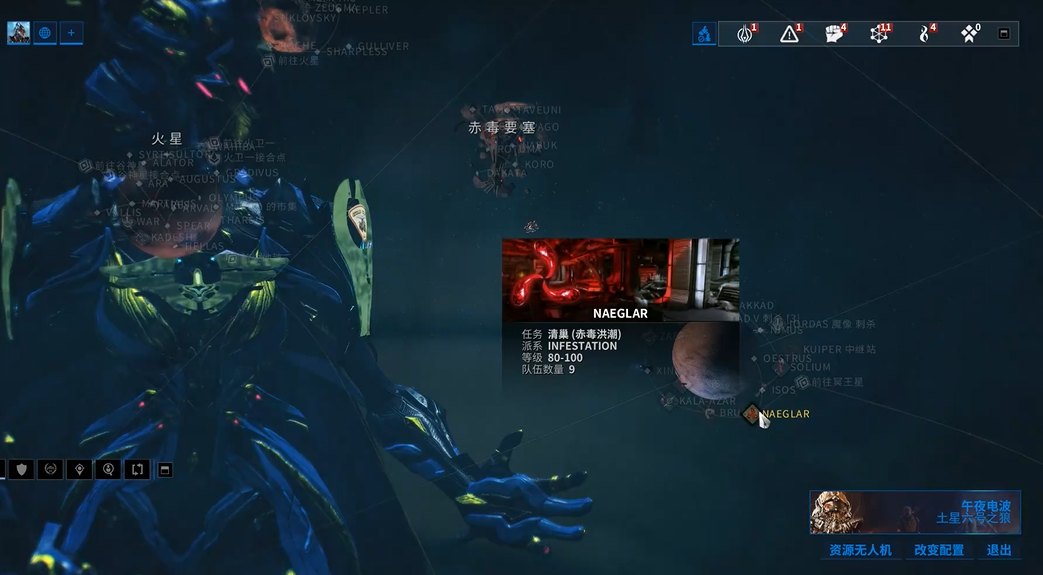The height and width of the screenshot is (575, 1043).
Task: Open the syndicate network icon with 11 notifications
Action: (879, 34)
